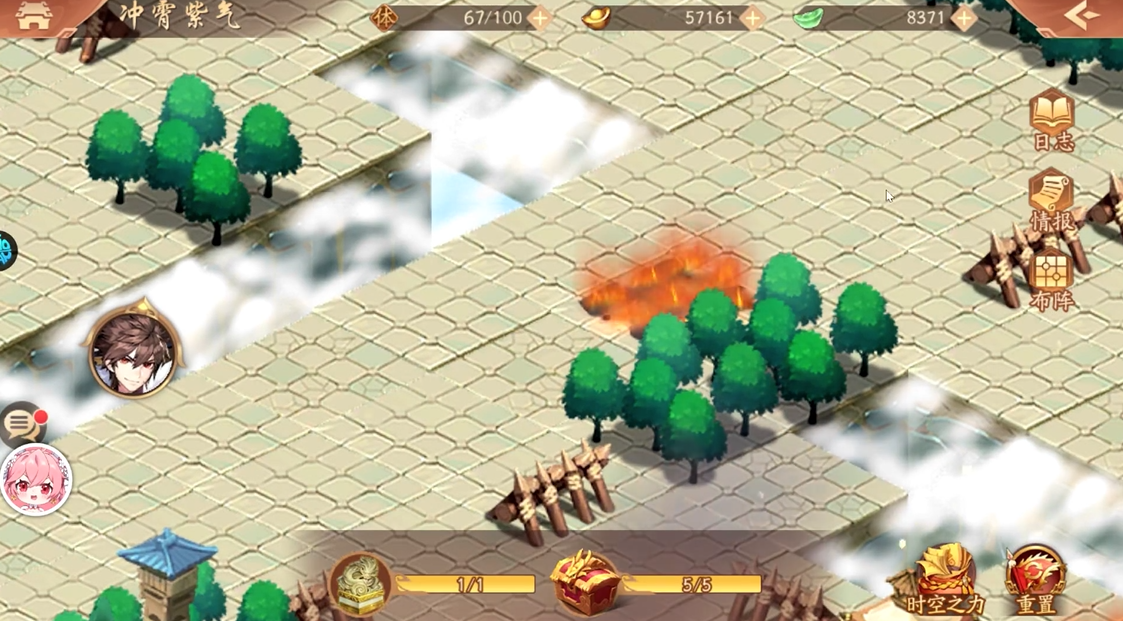Add stamina with the plus button
The width and height of the screenshot is (1123, 621).
point(539,18)
